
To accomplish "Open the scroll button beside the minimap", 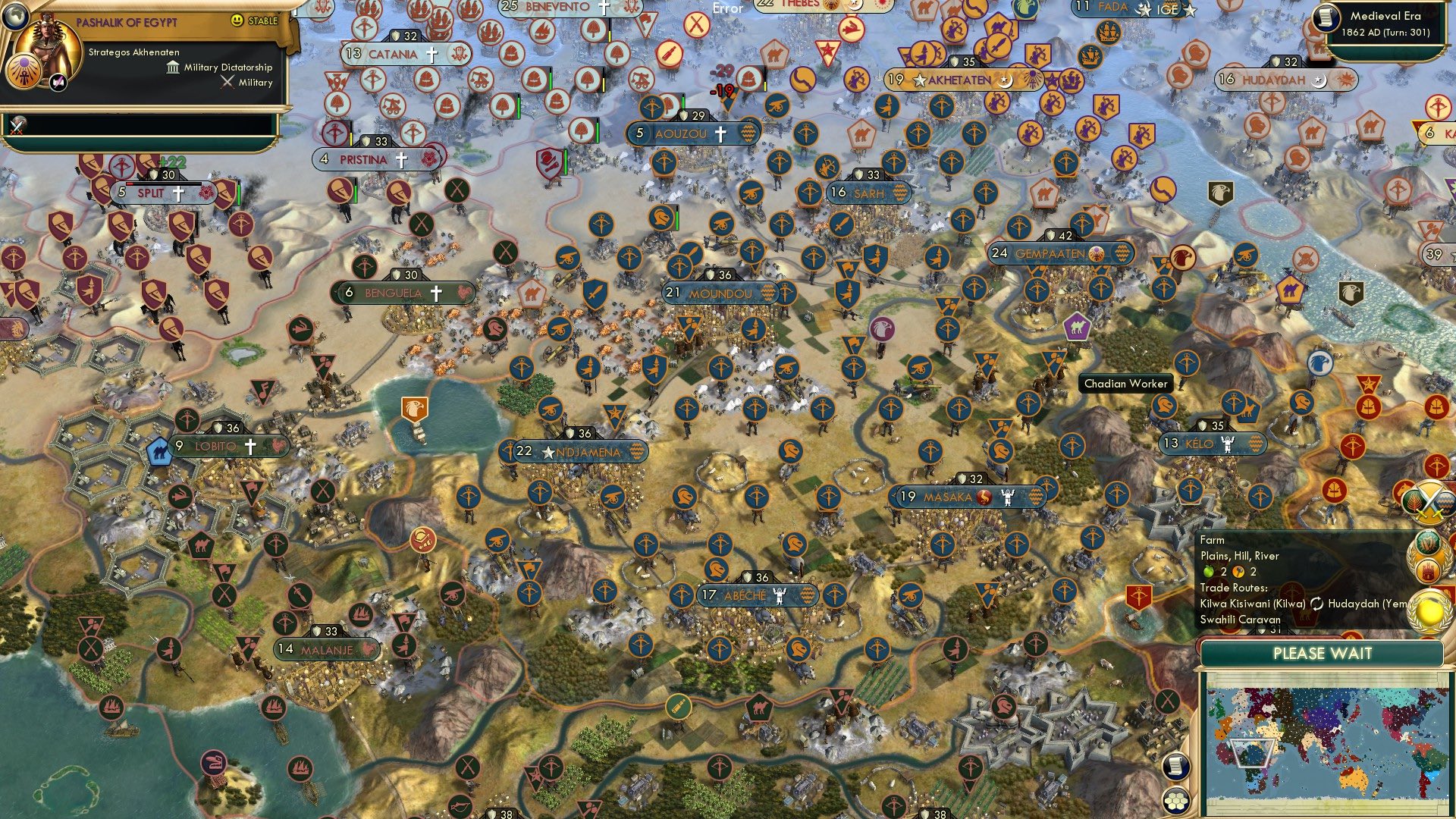I will click(x=1175, y=766).
